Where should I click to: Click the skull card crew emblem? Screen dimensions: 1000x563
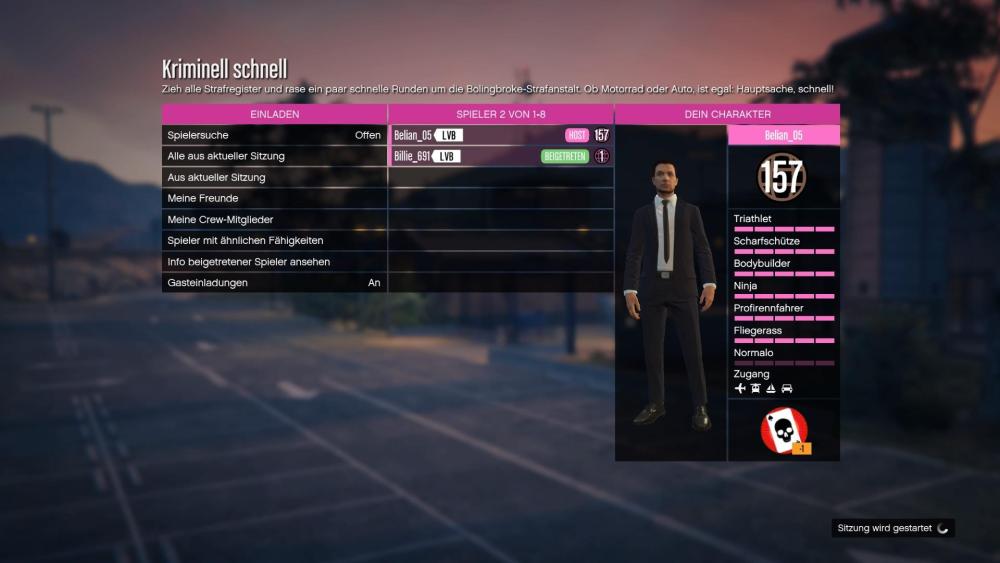[x=783, y=431]
